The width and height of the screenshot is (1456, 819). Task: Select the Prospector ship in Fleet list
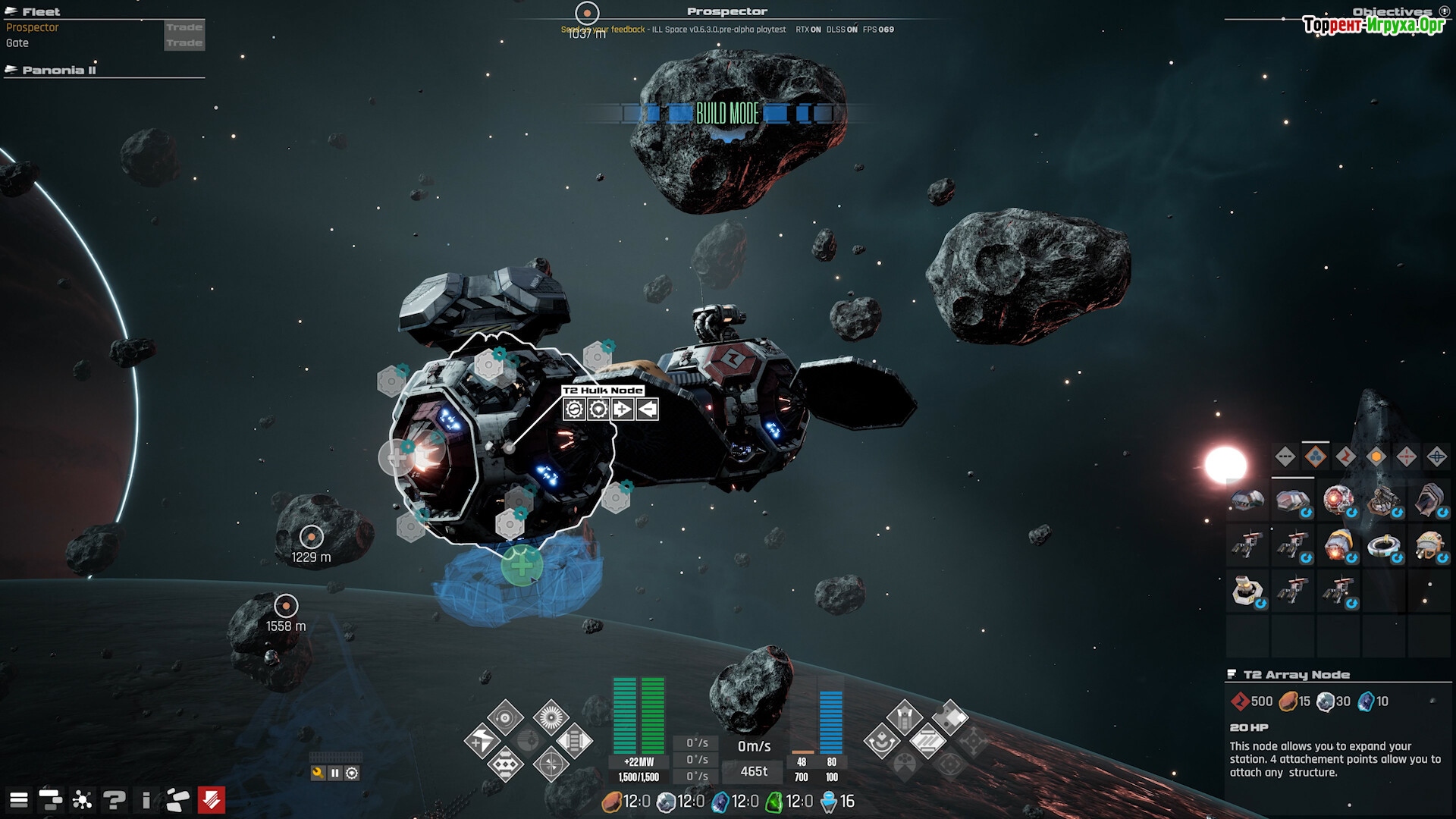point(33,27)
